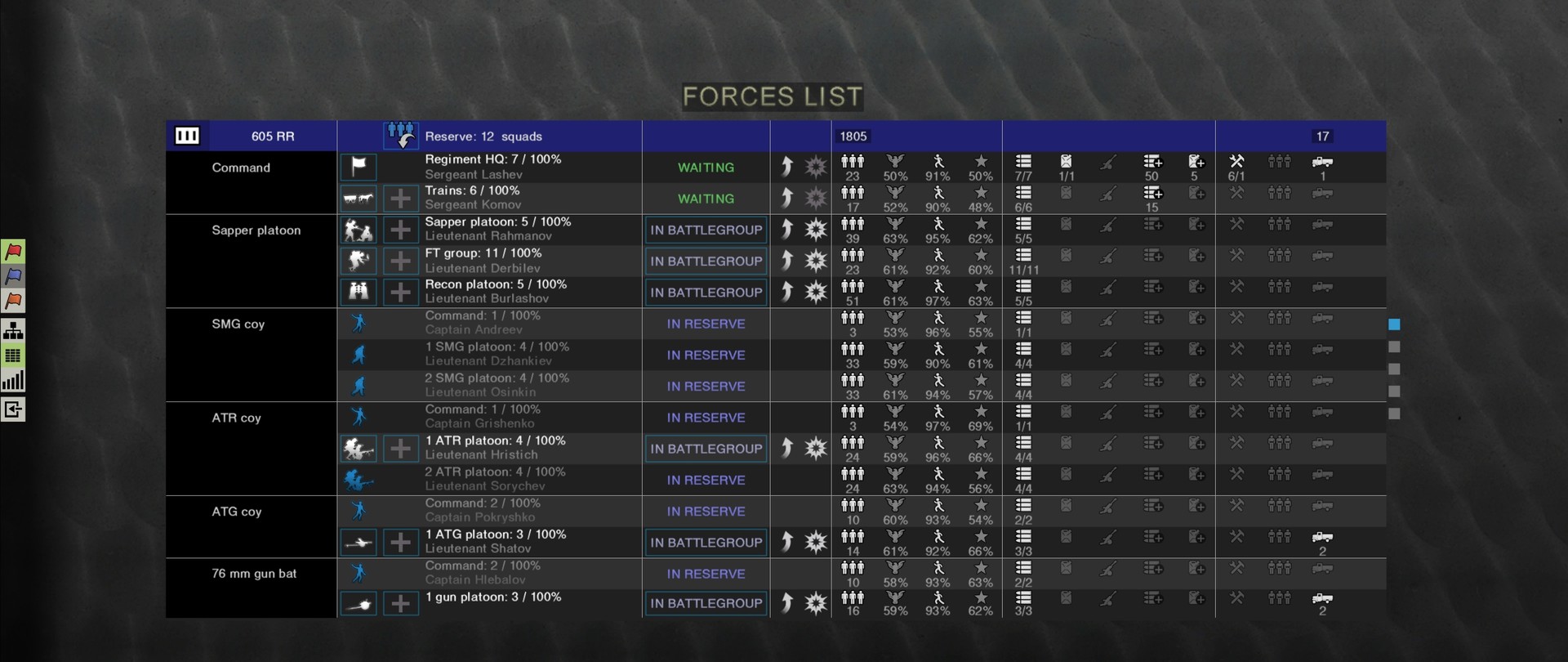
Task: Toggle Captain Hlebalov's command out of reserve
Action: pyautogui.click(x=705, y=574)
